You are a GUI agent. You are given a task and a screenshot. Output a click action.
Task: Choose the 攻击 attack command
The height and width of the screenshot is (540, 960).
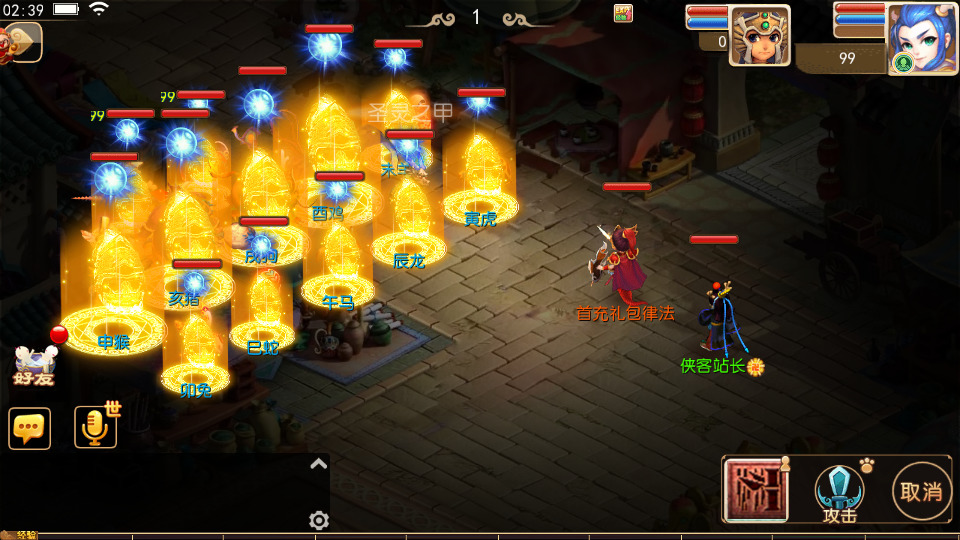840,492
